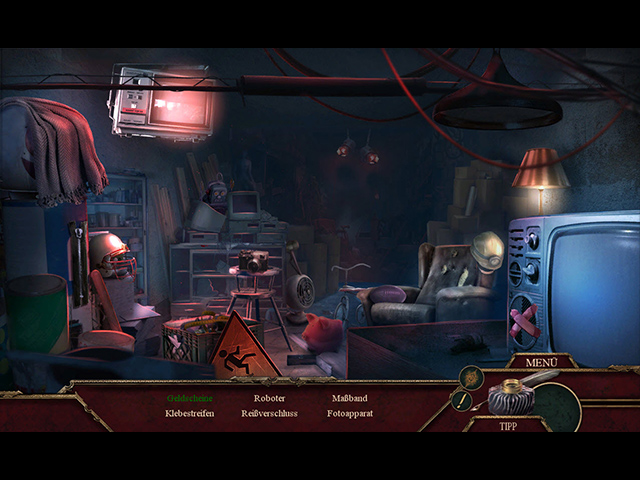Click Fotoapparat in the object list
The image size is (640, 480).
click(349, 413)
